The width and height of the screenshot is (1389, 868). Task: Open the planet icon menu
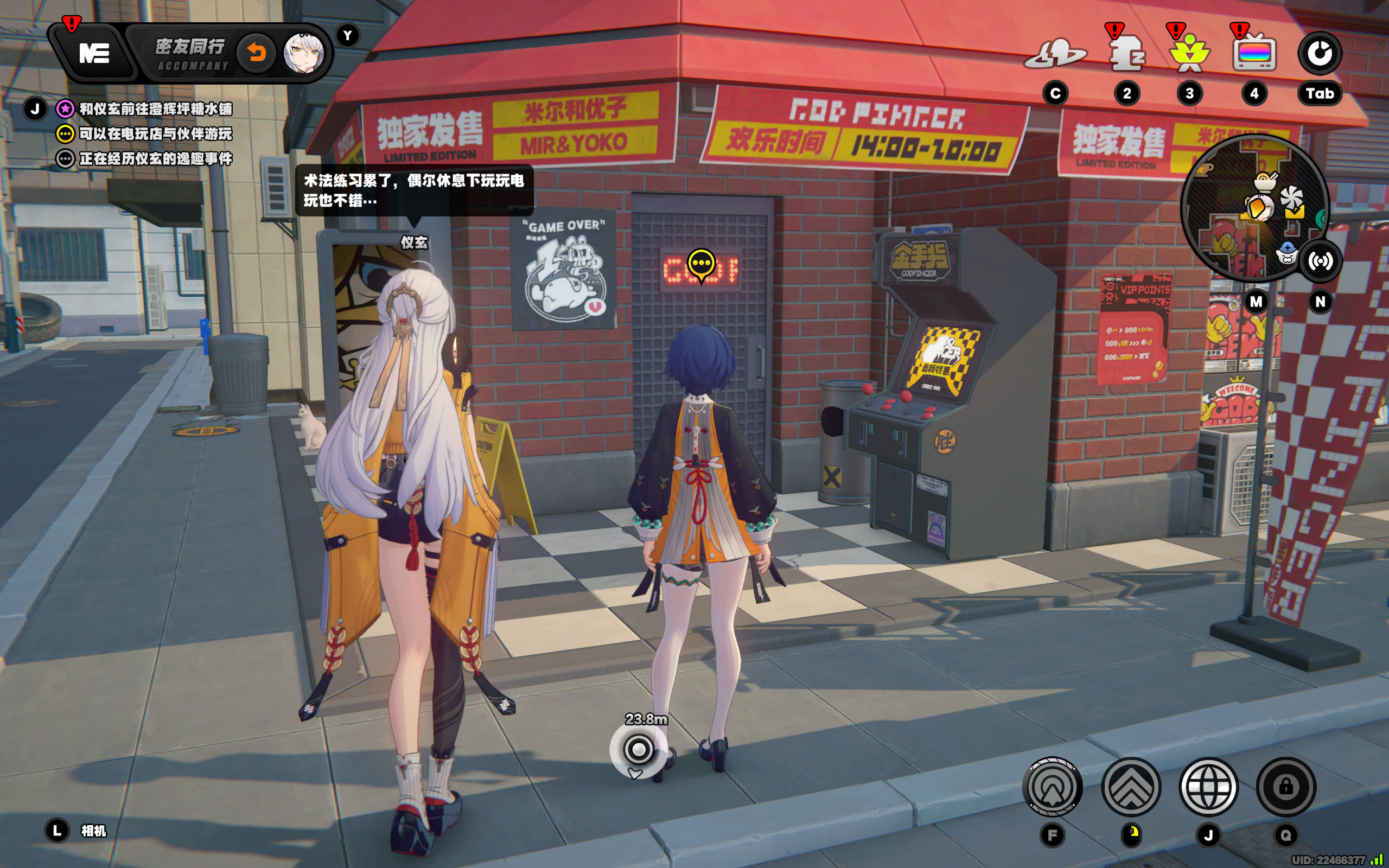click(1055, 55)
